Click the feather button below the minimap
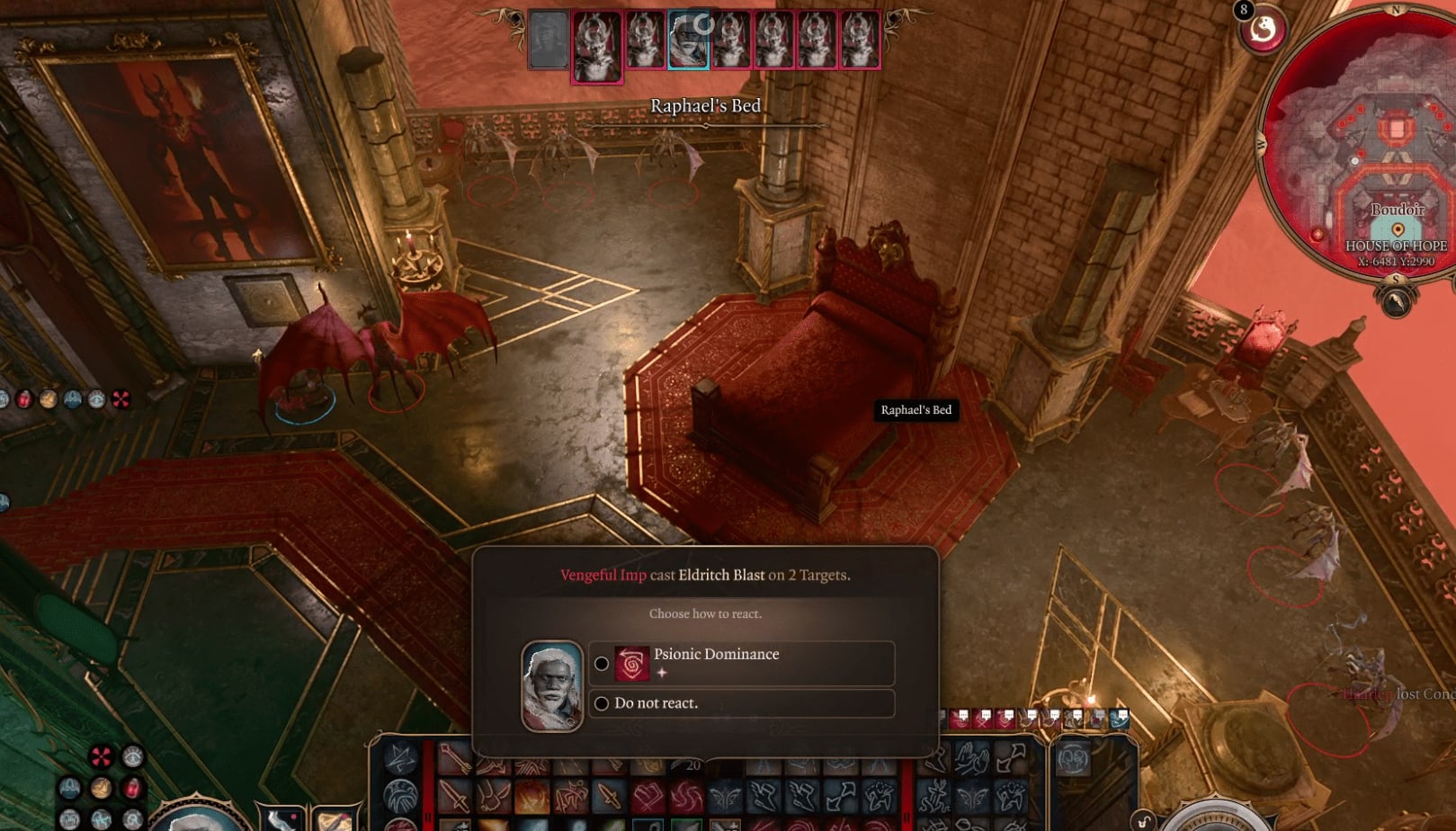1456x831 pixels. pyautogui.click(x=1396, y=303)
